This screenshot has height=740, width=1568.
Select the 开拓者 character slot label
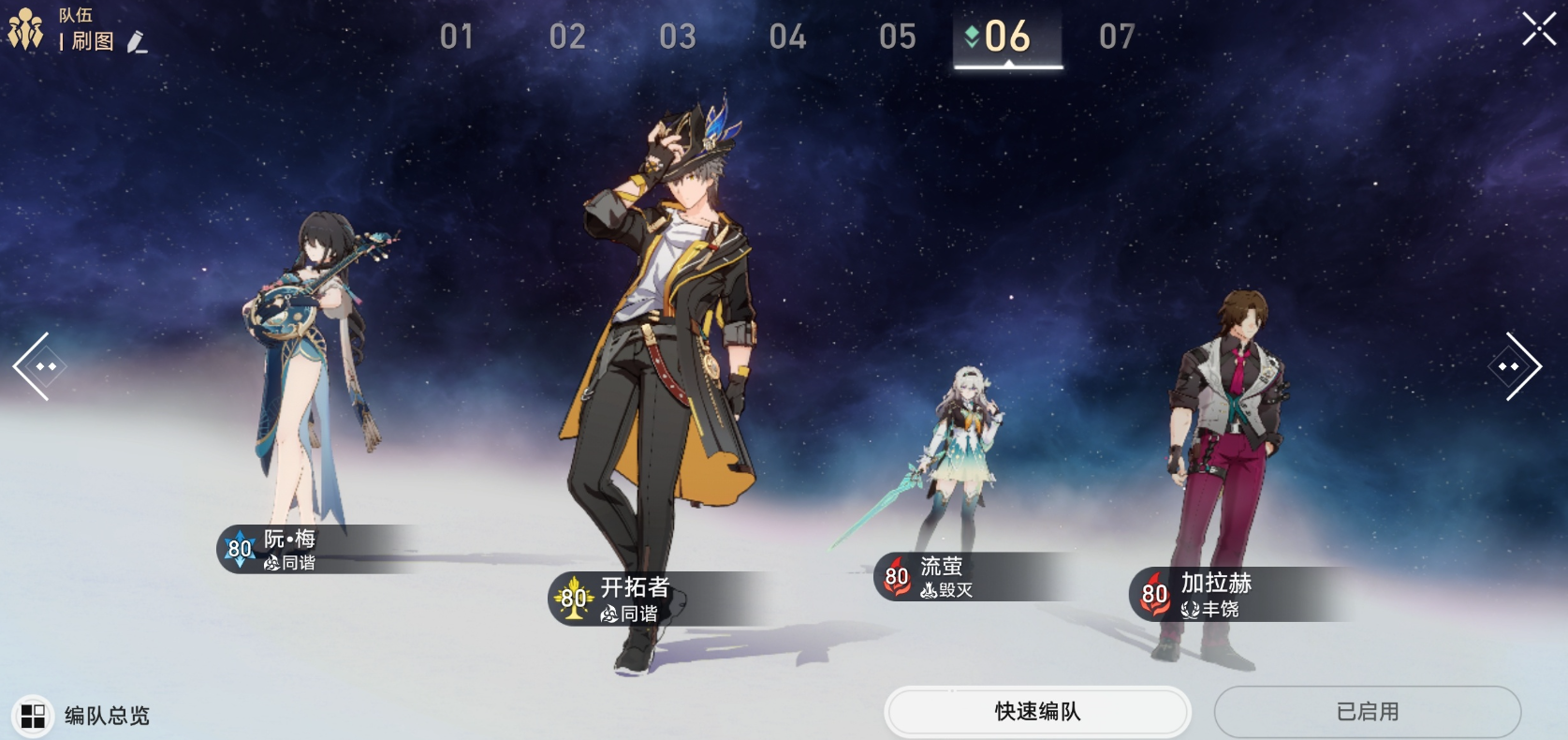(x=634, y=599)
